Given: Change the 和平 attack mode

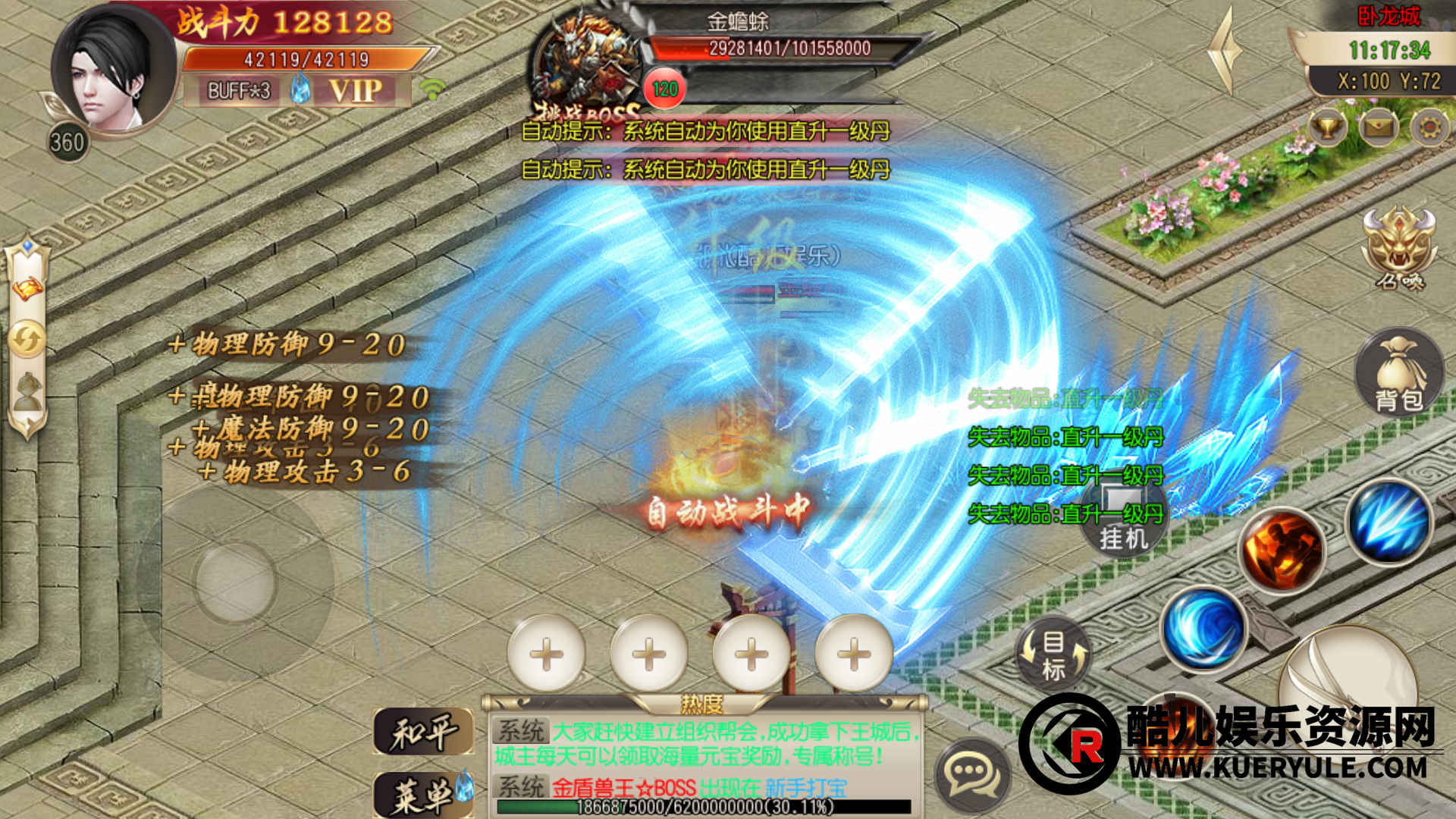Looking at the screenshot, I should point(423,733).
